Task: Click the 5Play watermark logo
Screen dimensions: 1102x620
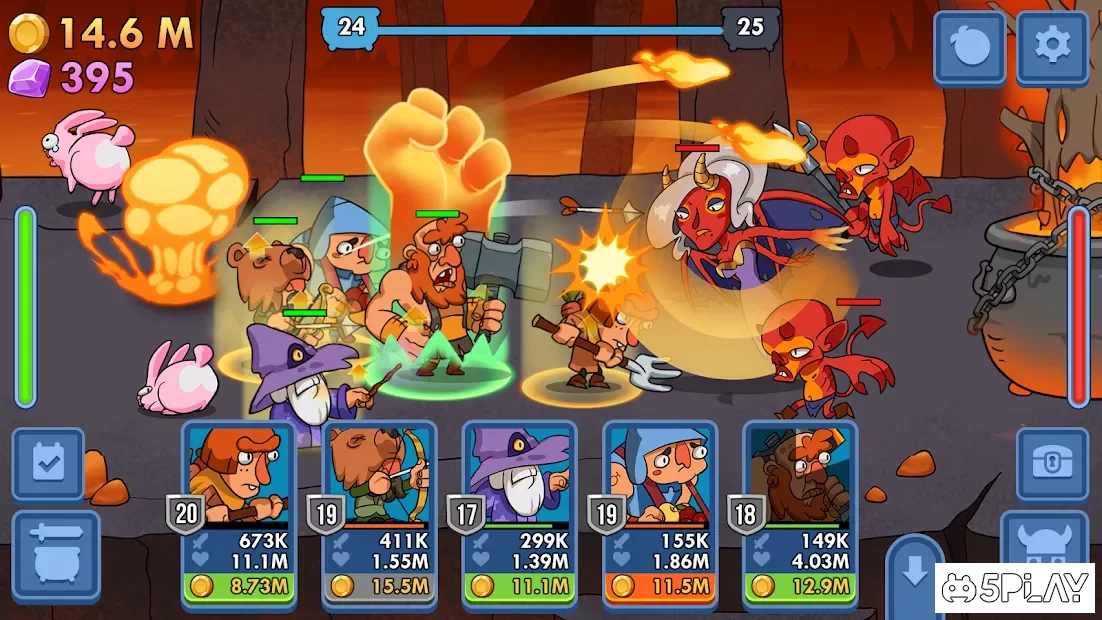Action: pyautogui.click(x=1014, y=589)
